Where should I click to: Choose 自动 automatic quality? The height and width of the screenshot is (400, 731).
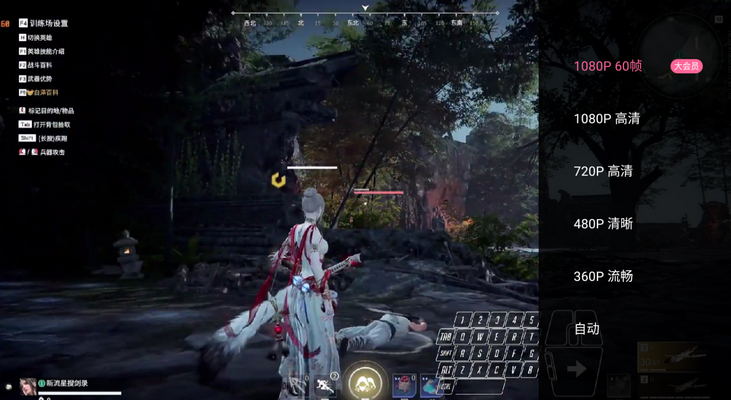587,329
